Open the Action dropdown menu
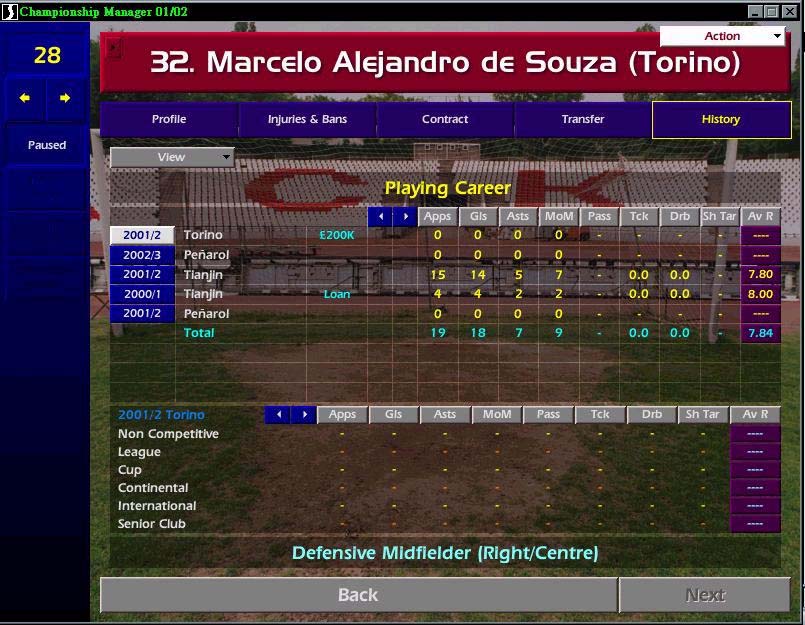 [x=722, y=36]
